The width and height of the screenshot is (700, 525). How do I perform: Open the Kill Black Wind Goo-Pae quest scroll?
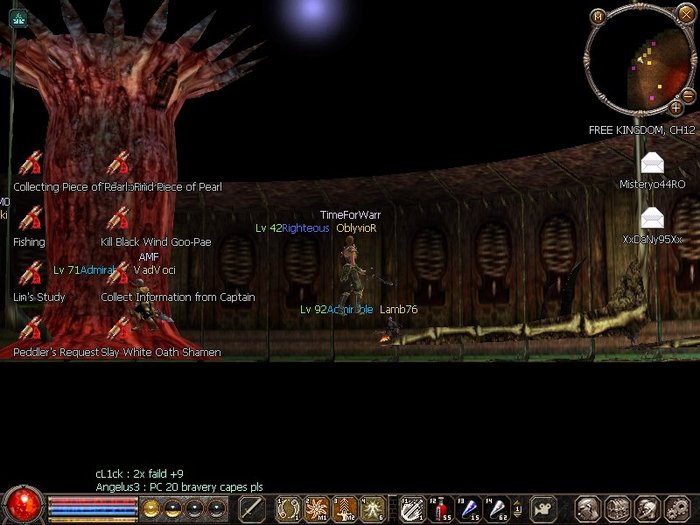click(x=118, y=218)
